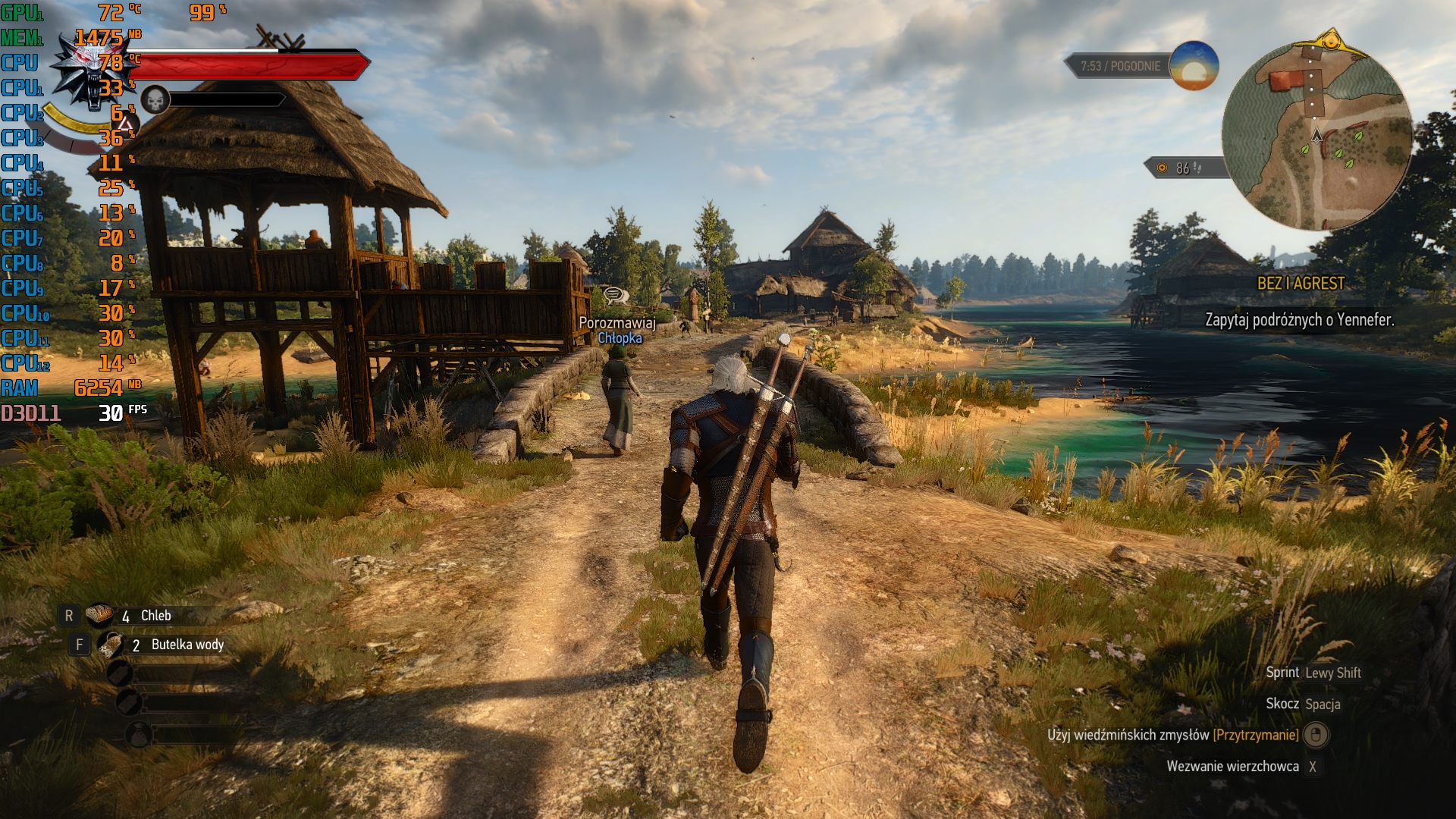Open the BEZ I AGREST quest tracker
The image size is (1456, 819).
pos(1301,284)
